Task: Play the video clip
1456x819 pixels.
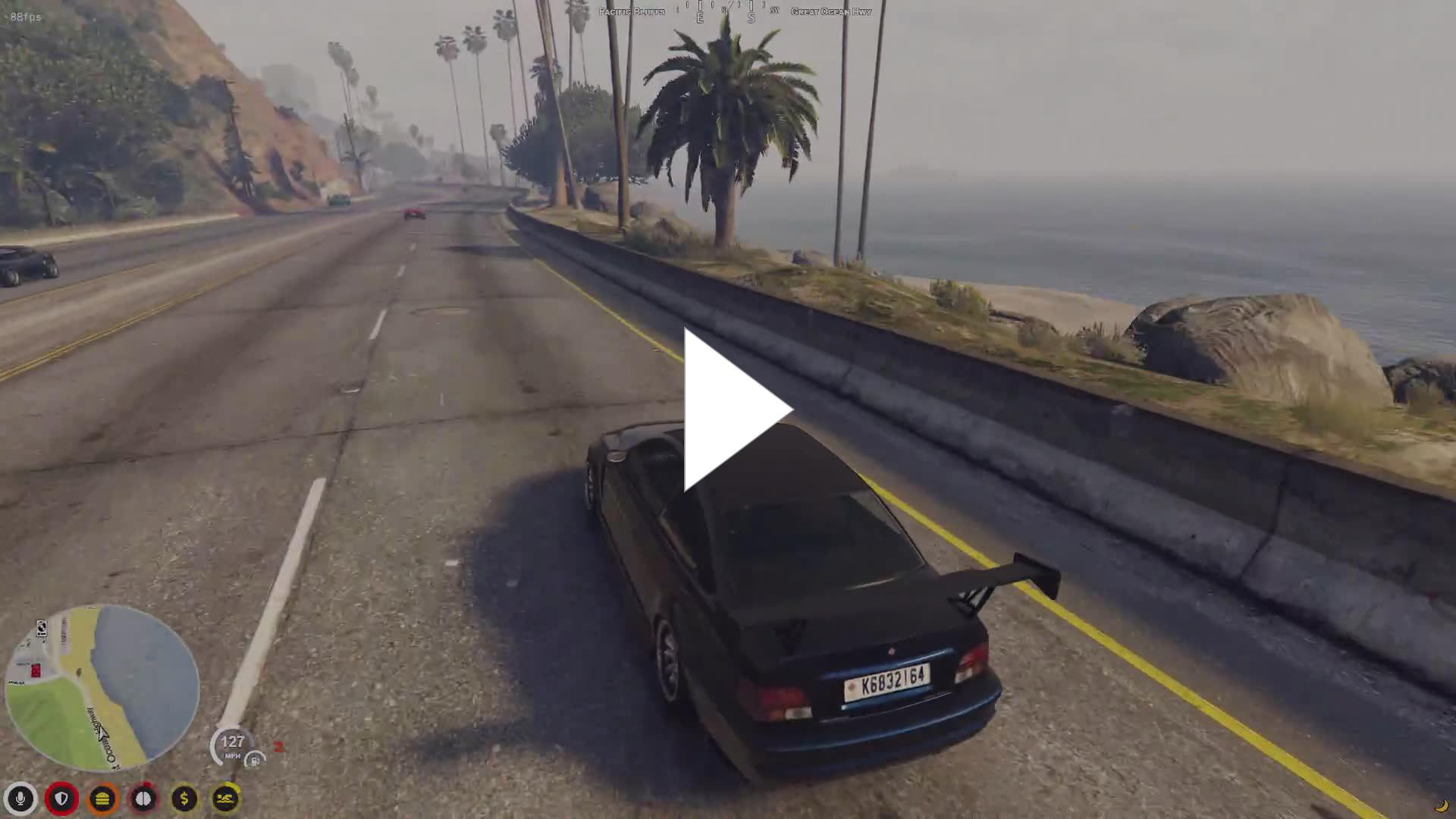Action: coord(737,410)
